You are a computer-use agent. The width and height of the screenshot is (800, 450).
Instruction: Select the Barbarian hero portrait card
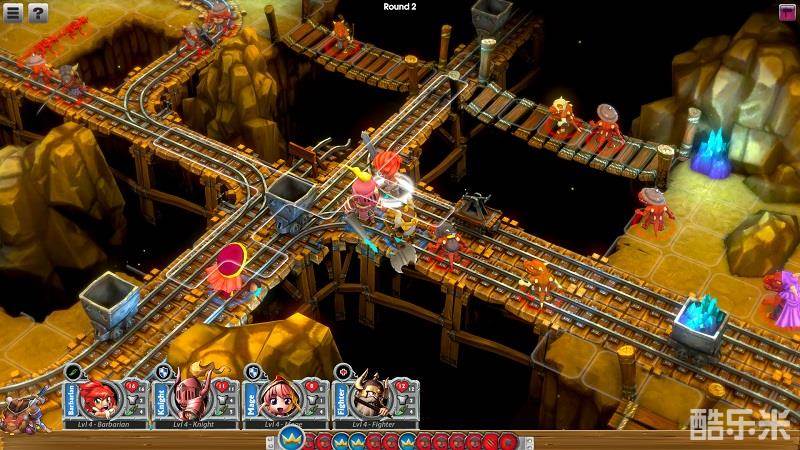pos(101,399)
